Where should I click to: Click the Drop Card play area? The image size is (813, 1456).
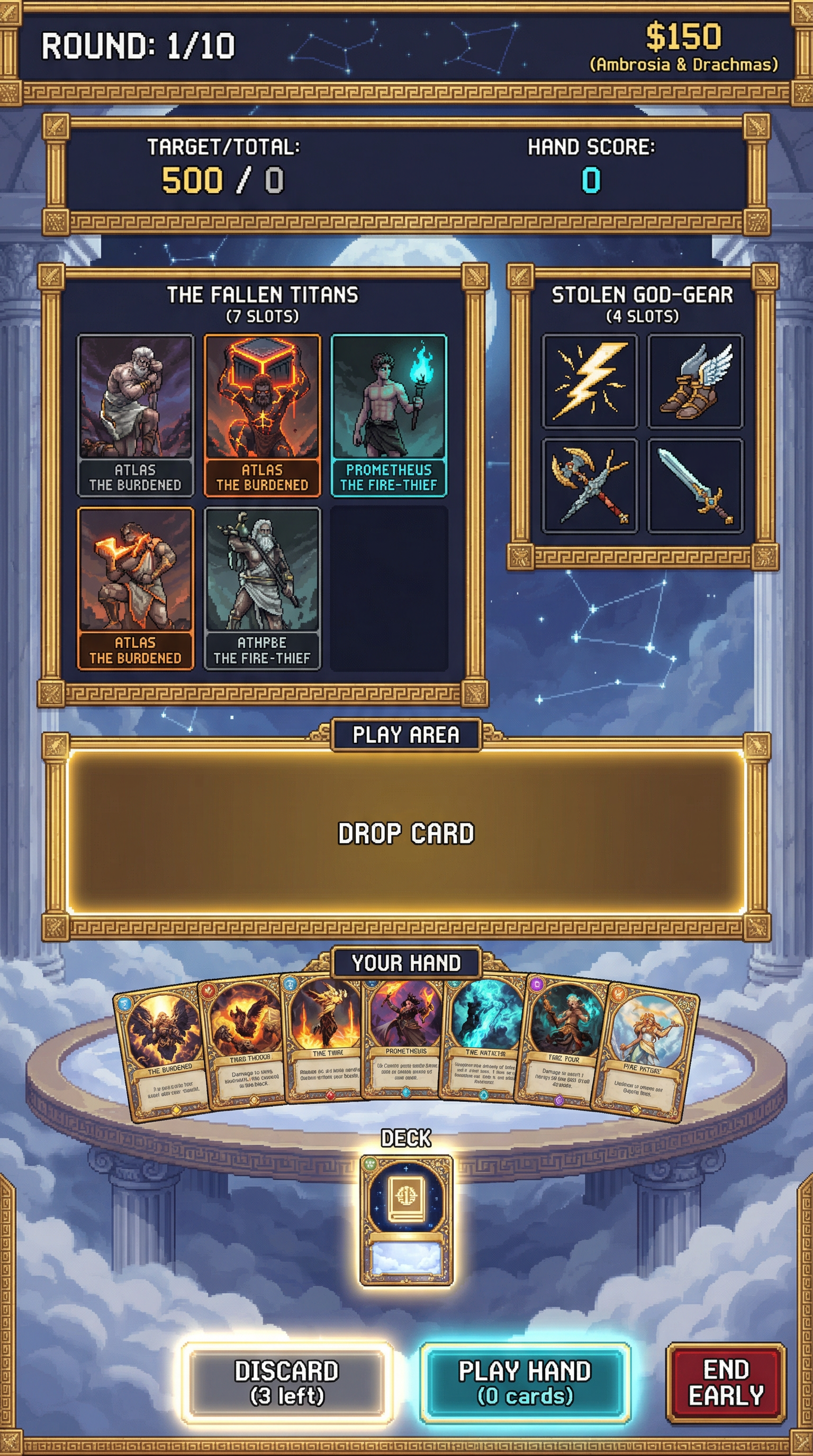click(406, 832)
